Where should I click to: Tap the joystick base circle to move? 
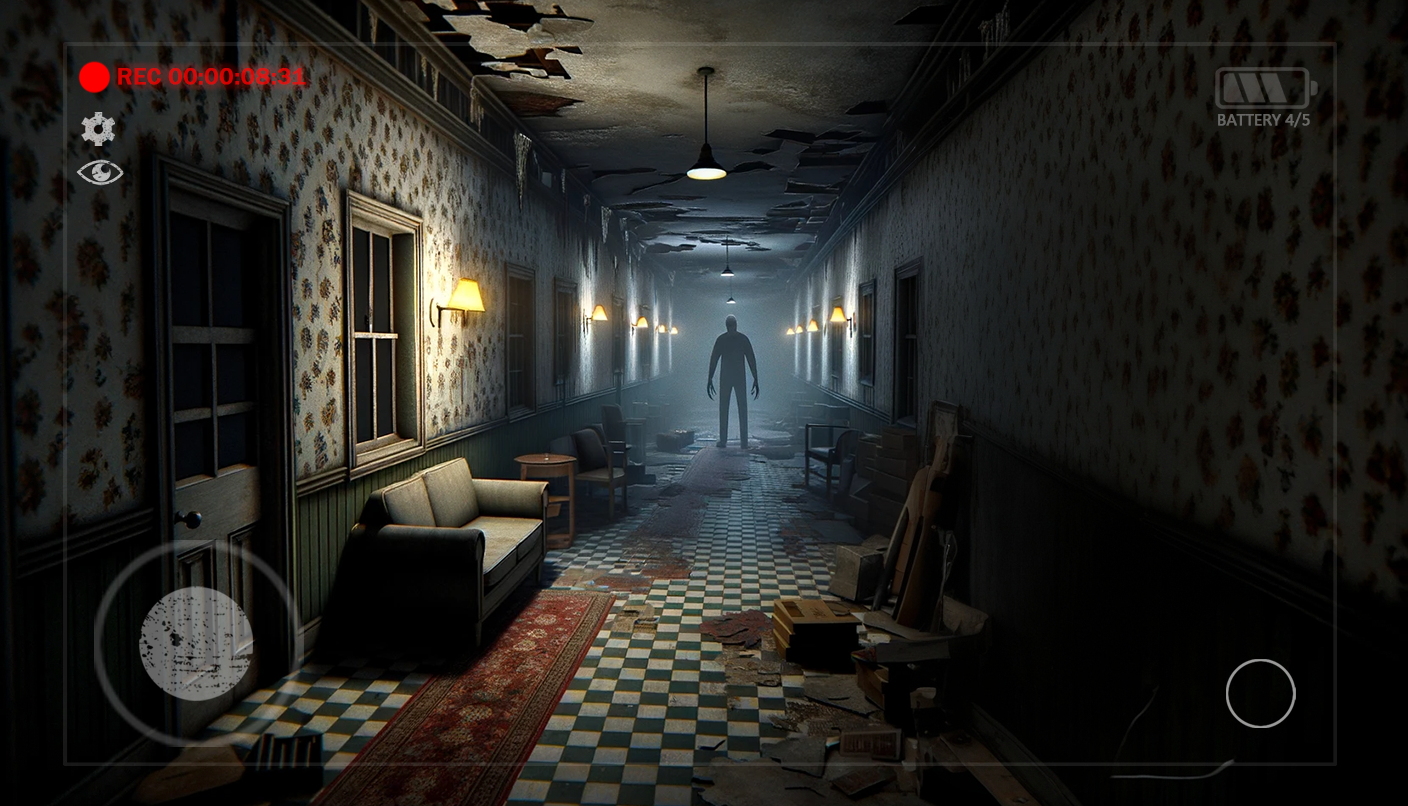[196, 644]
